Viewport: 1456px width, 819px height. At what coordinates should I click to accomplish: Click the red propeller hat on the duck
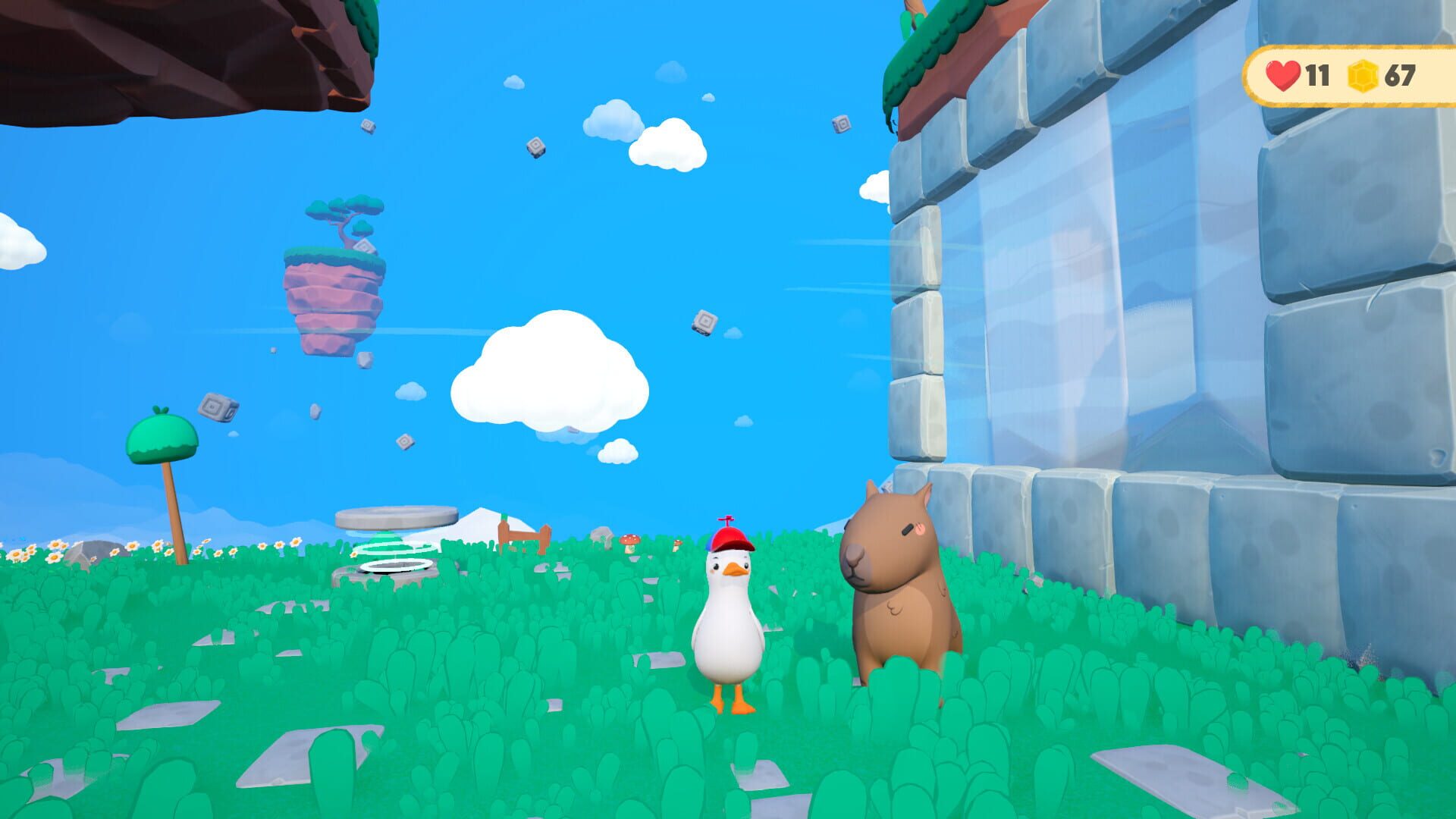pyautogui.click(x=730, y=538)
